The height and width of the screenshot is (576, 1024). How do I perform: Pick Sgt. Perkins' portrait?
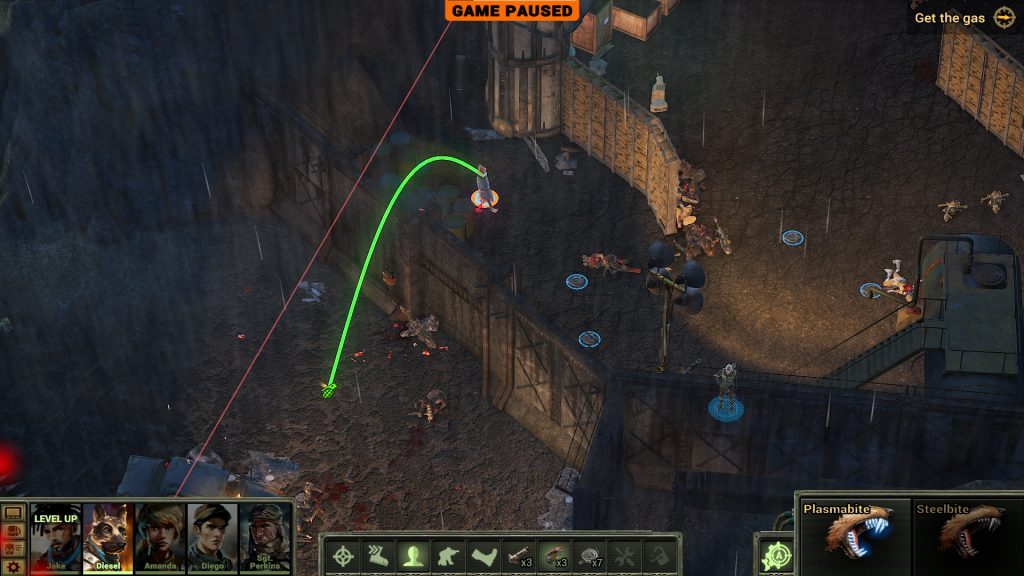265,537
